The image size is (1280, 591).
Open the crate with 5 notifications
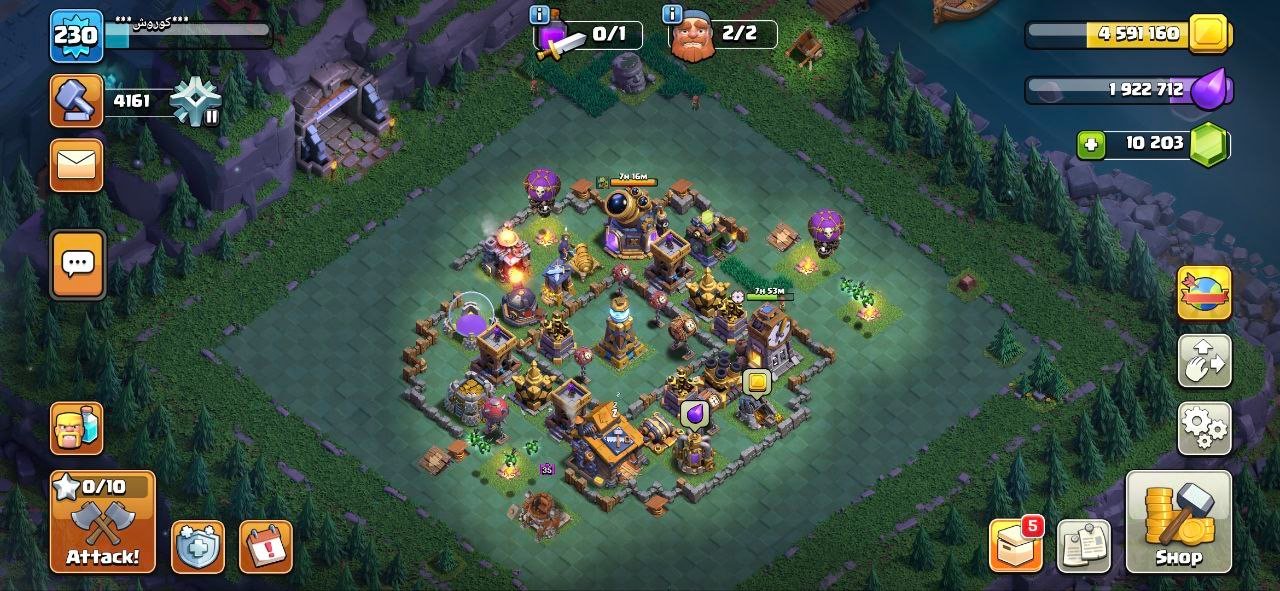[x=1015, y=546]
